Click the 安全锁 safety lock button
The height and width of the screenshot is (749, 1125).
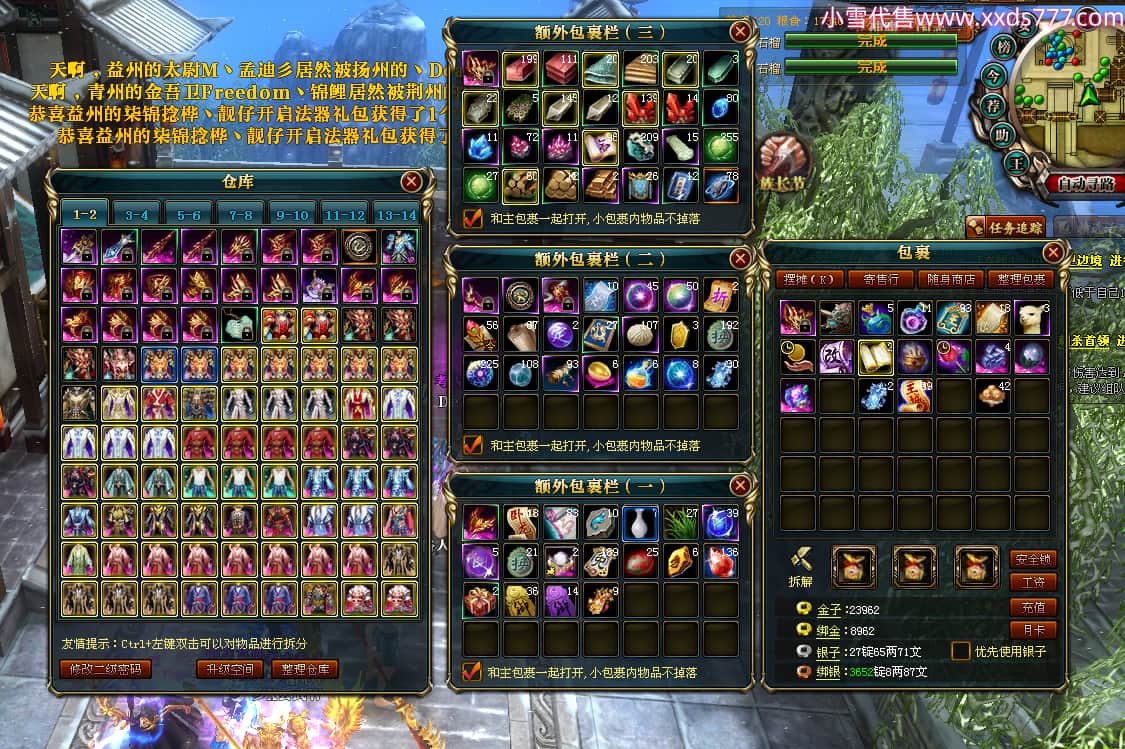coord(1033,559)
